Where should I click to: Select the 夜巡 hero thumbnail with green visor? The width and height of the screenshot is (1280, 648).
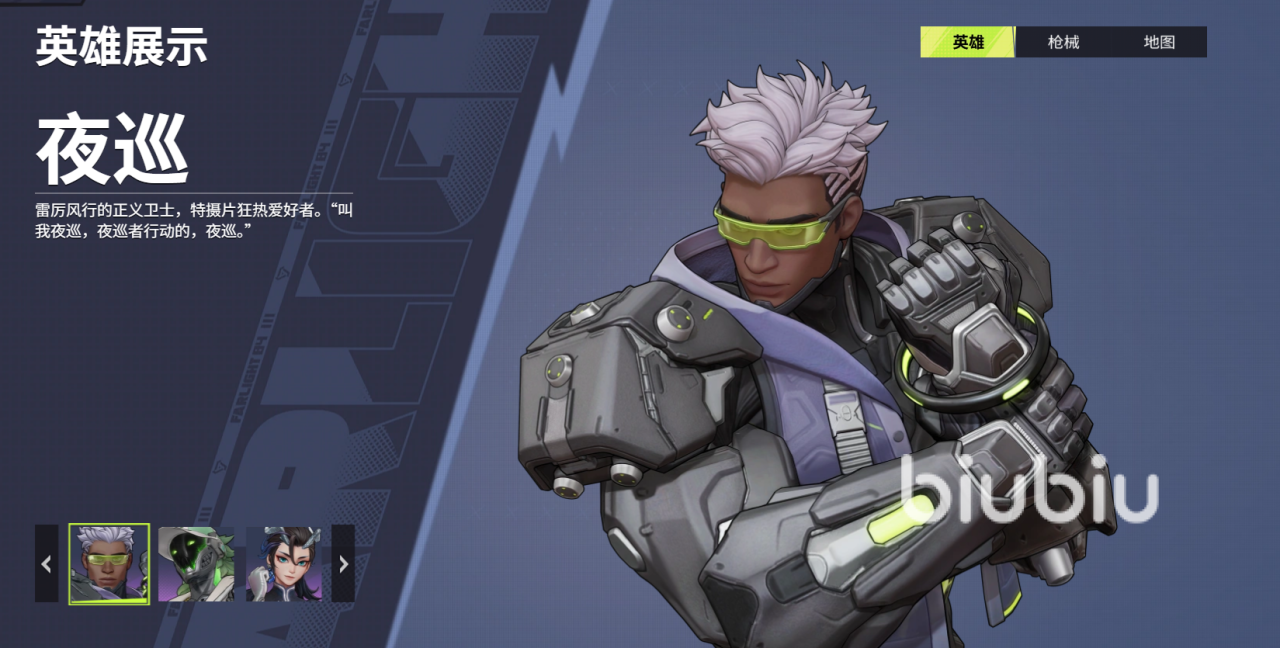click(x=109, y=564)
